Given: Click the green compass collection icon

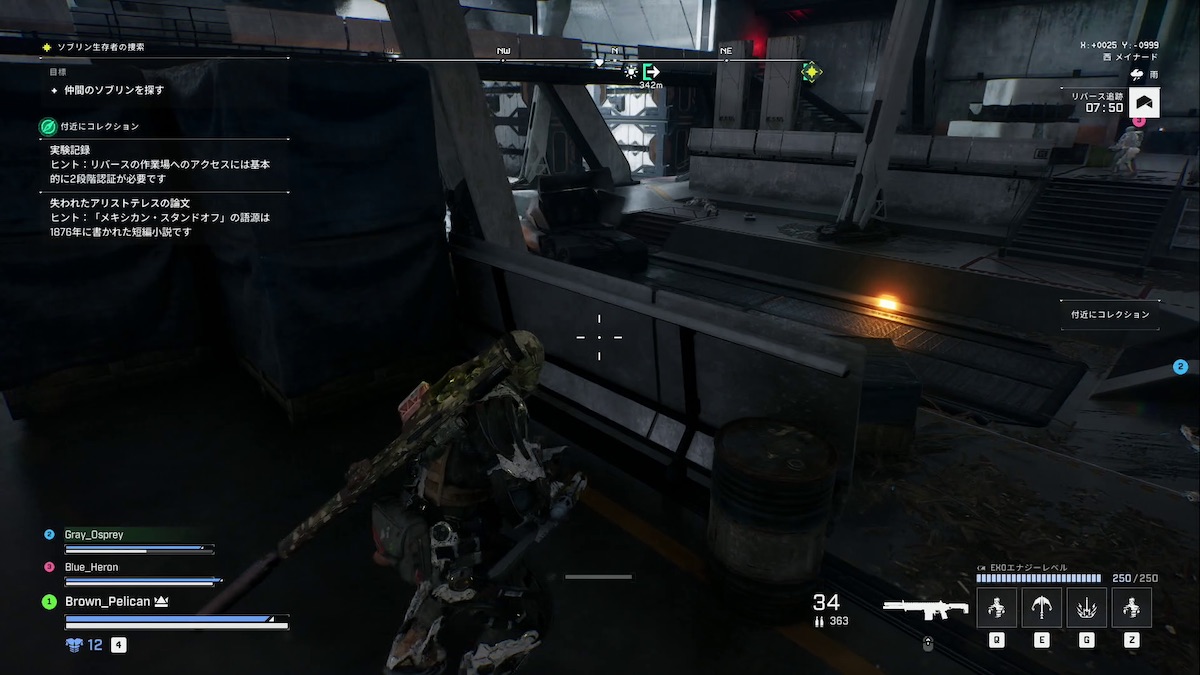Looking at the screenshot, I should [x=47, y=127].
